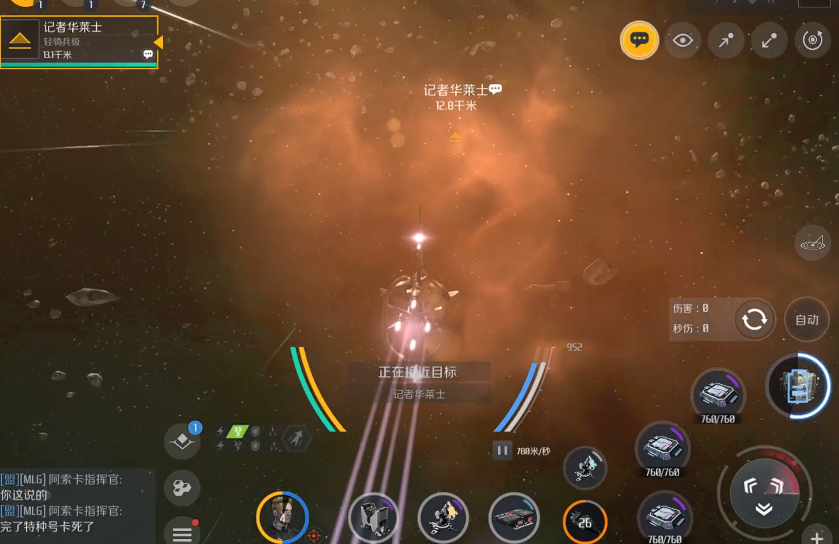Activate the keep-distance arrow icon
Viewport: 839px width, 544px height.
click(x=769, y=40)
